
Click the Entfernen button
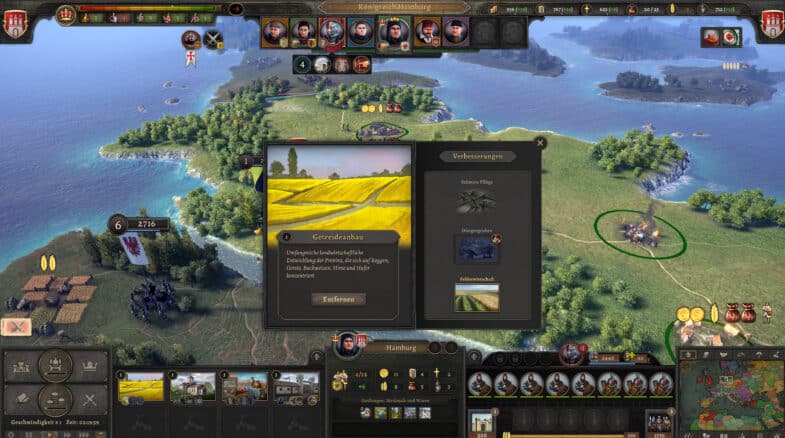coord(338,299)
